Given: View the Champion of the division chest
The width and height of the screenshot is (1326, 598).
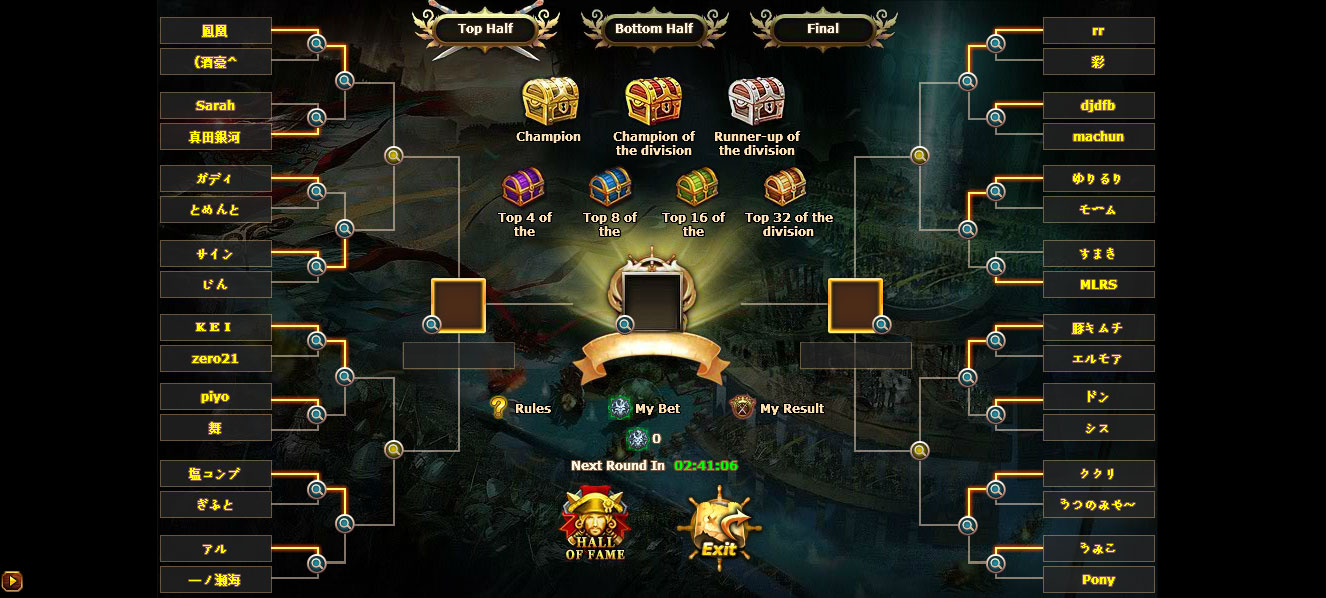Looking at the screenshot, I should pos(653,102).
